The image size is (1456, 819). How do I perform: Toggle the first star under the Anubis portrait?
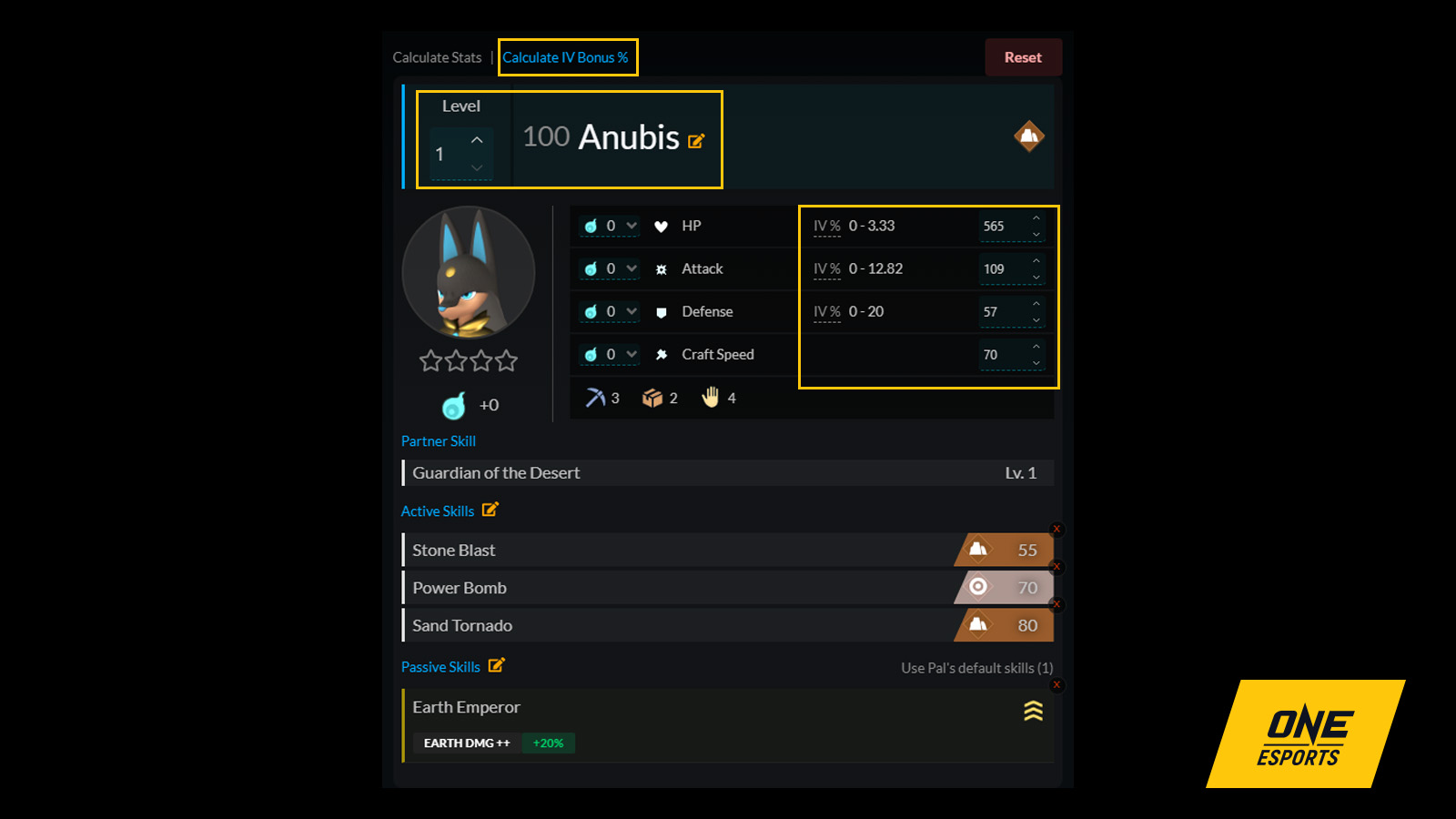[430, 360]
